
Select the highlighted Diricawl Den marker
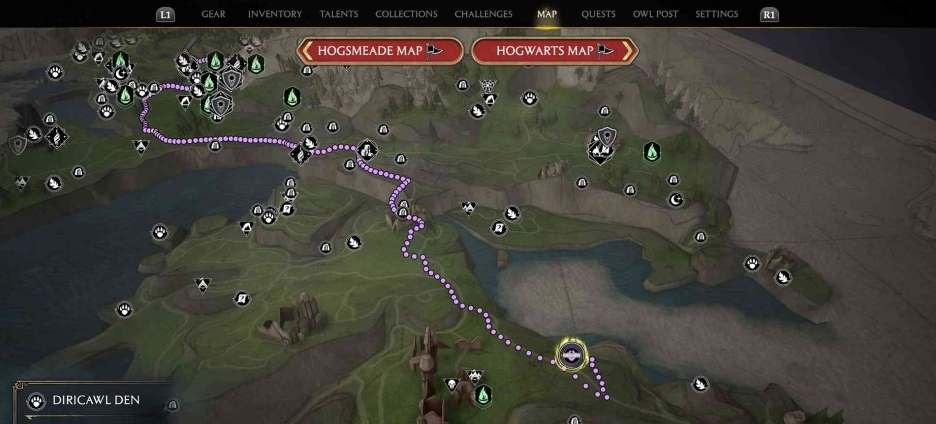572,354
